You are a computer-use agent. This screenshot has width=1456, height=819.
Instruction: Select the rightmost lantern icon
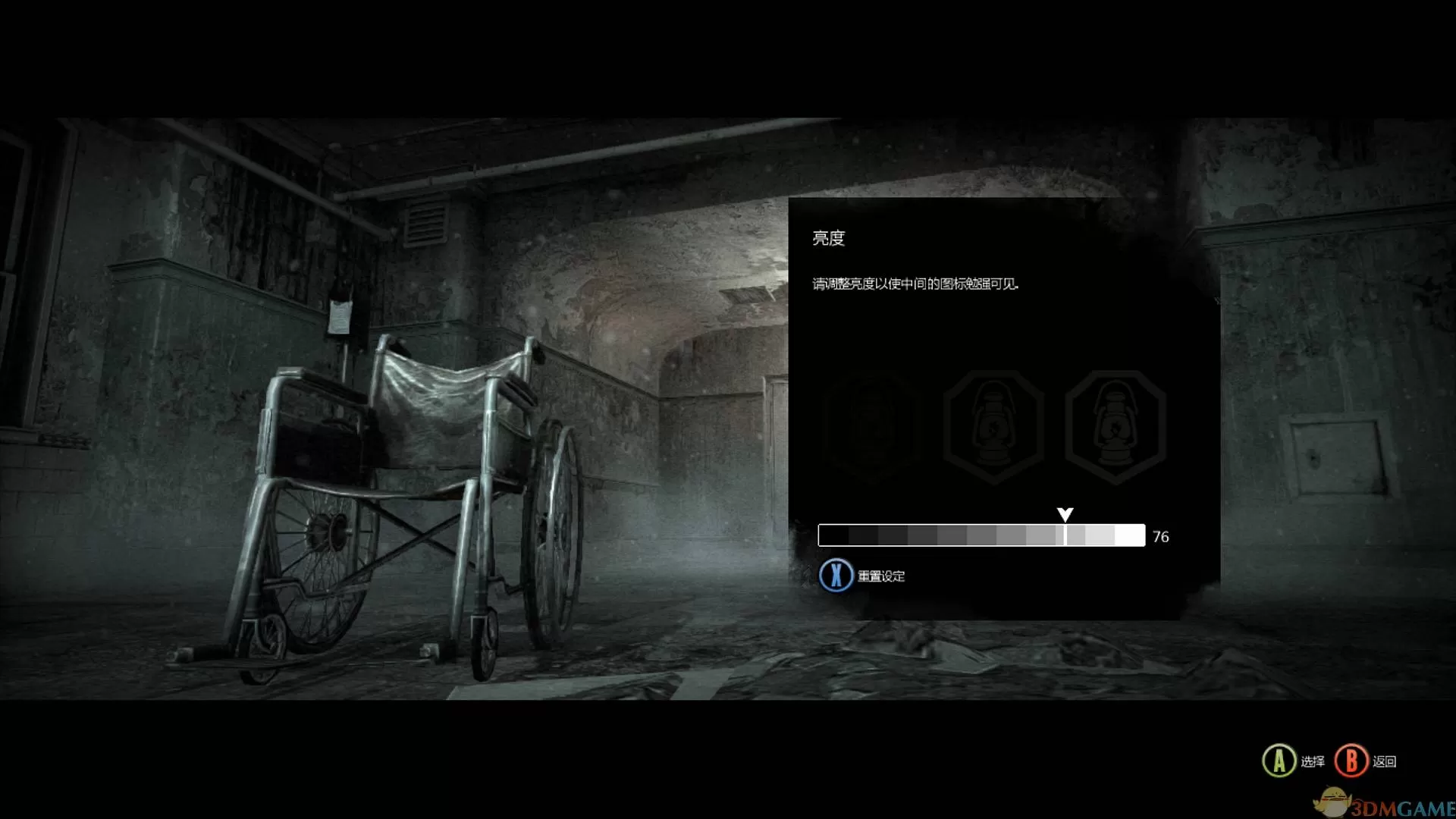pyautogui.click(x=1113, y=425)
